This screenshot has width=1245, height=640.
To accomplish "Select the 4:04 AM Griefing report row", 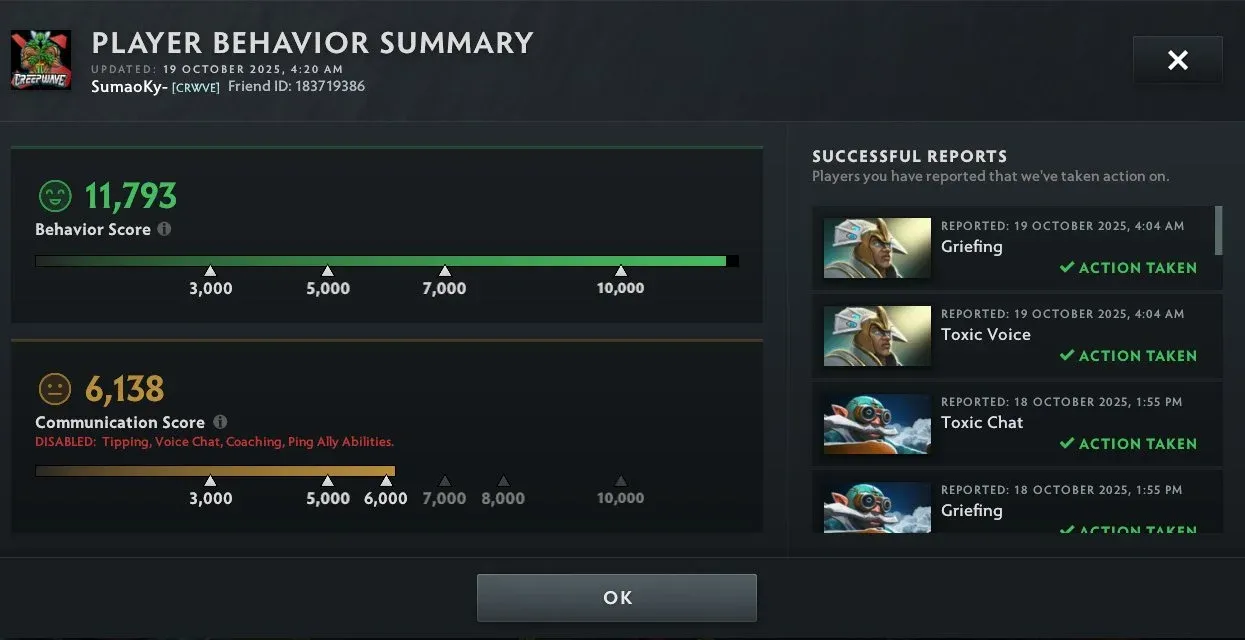I will point(1016,248).
